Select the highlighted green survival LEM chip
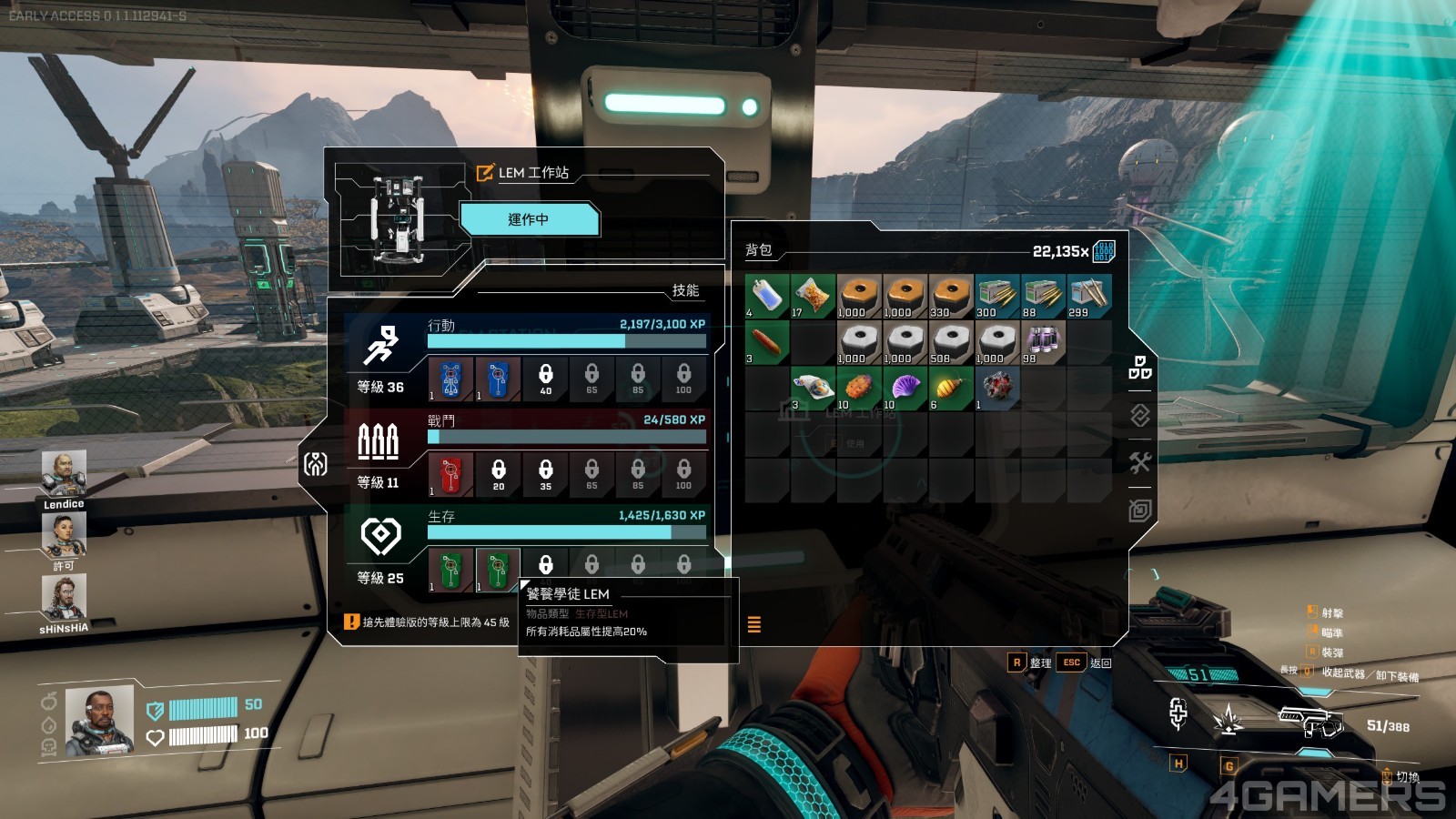Image resolution: width=1456 pixels, height=819 pixels. point(497,570)
